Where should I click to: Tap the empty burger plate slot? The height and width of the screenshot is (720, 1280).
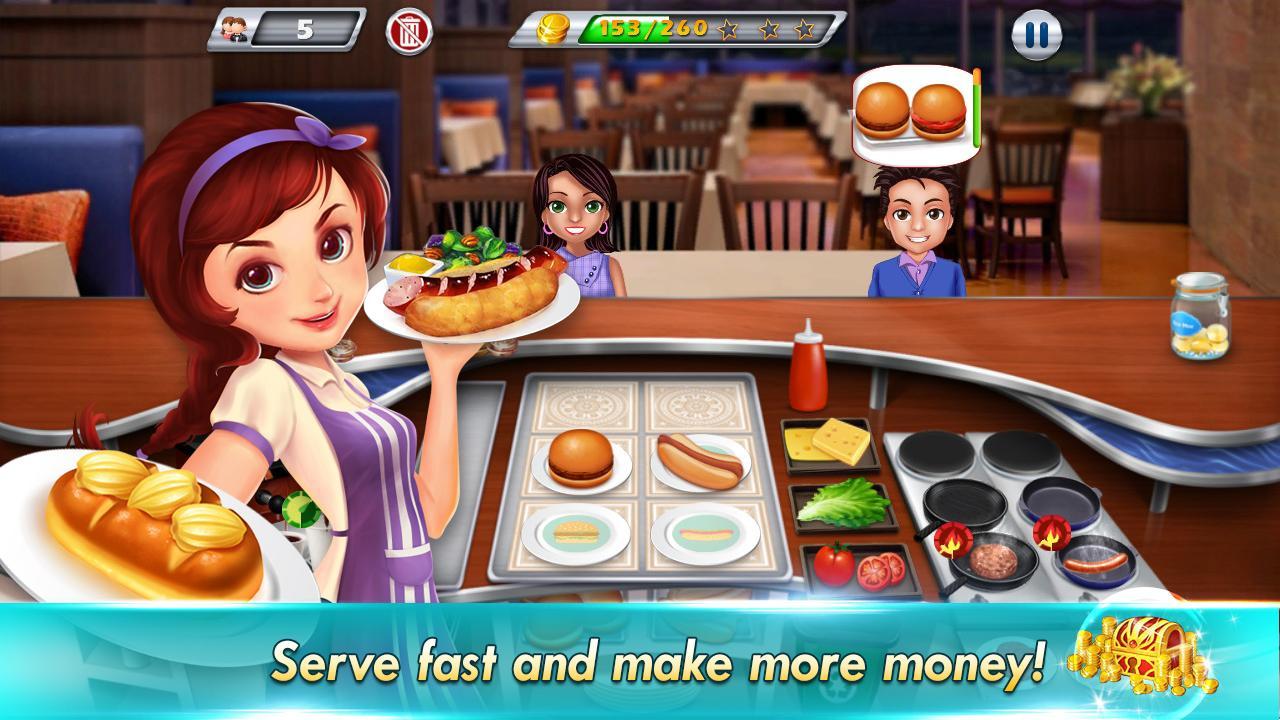(x=578, y=535)
